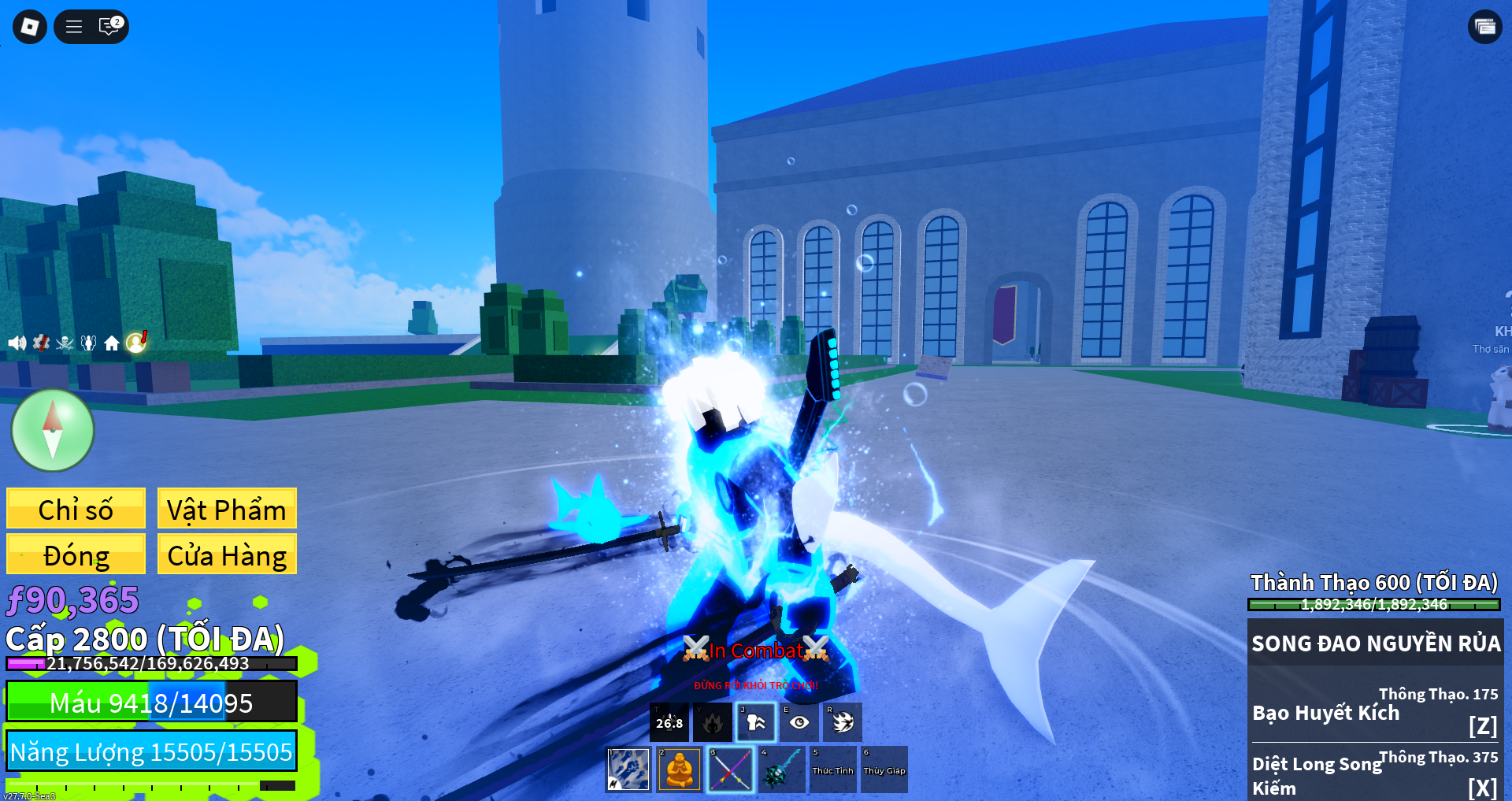
Task: Open the Roblox main menu logo
Action: (30, 27)
